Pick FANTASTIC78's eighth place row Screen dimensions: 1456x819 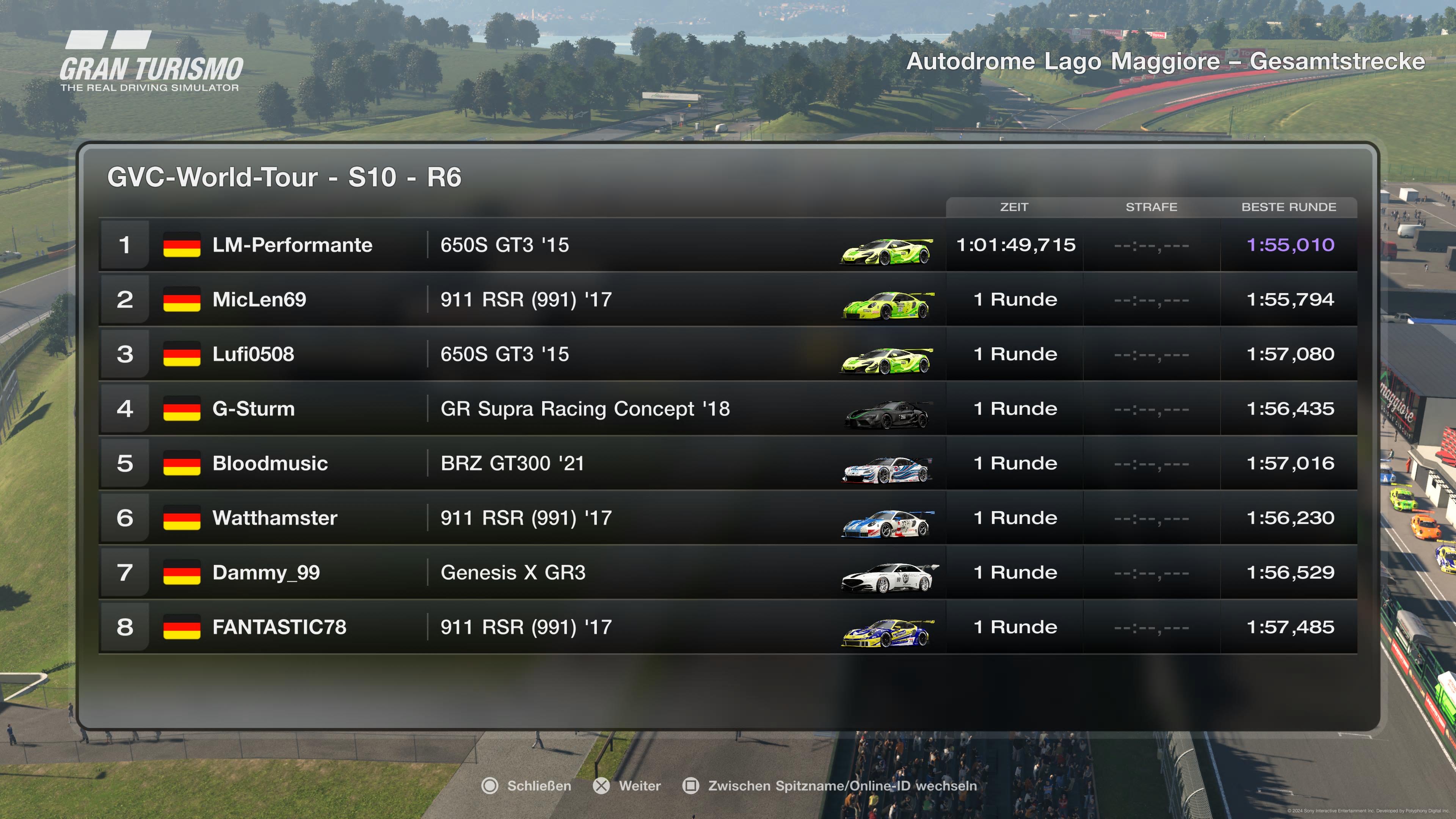[728, 627]
